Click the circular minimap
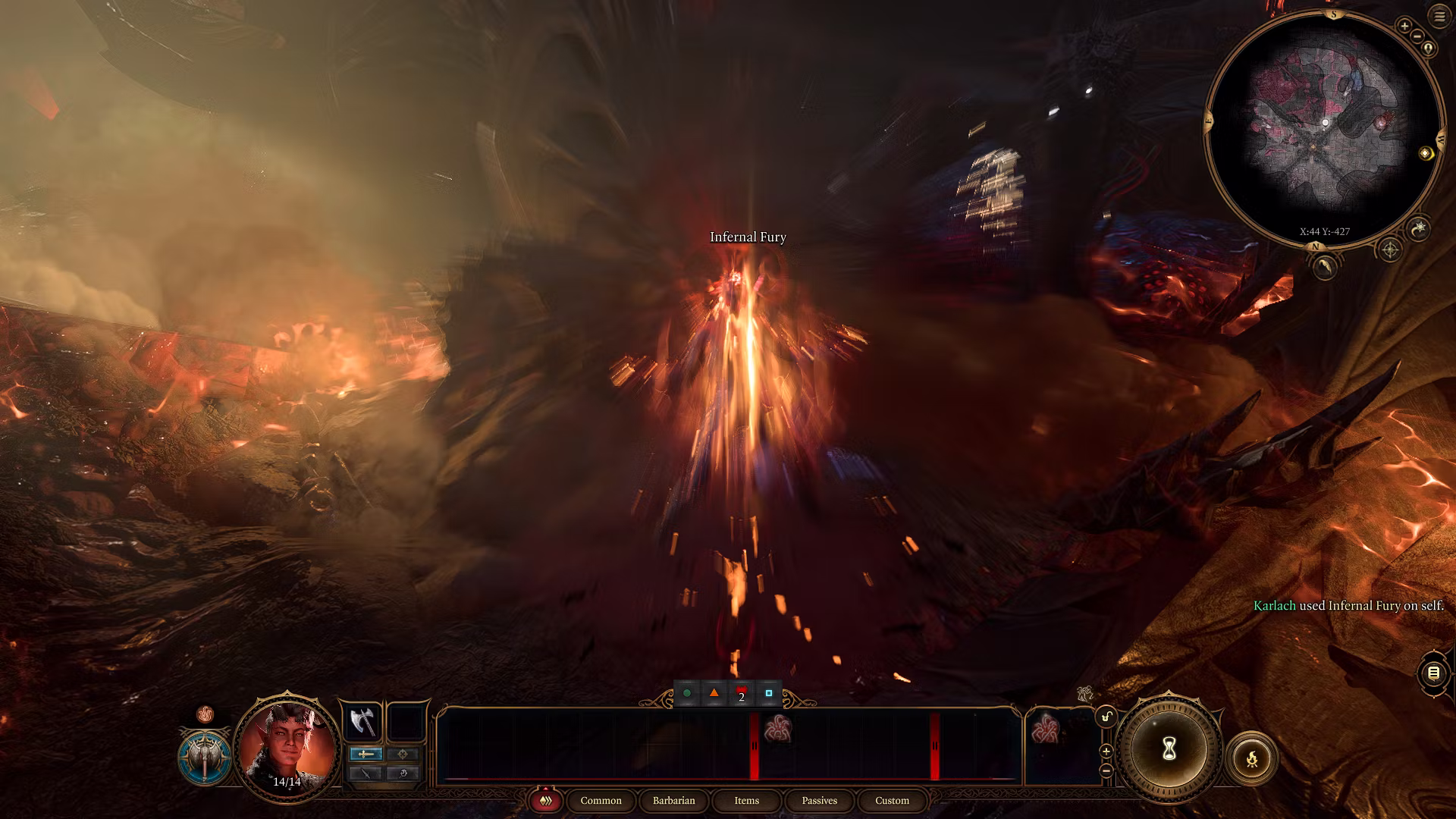Screen dimensions: 1456x819 pos(1324,129)
